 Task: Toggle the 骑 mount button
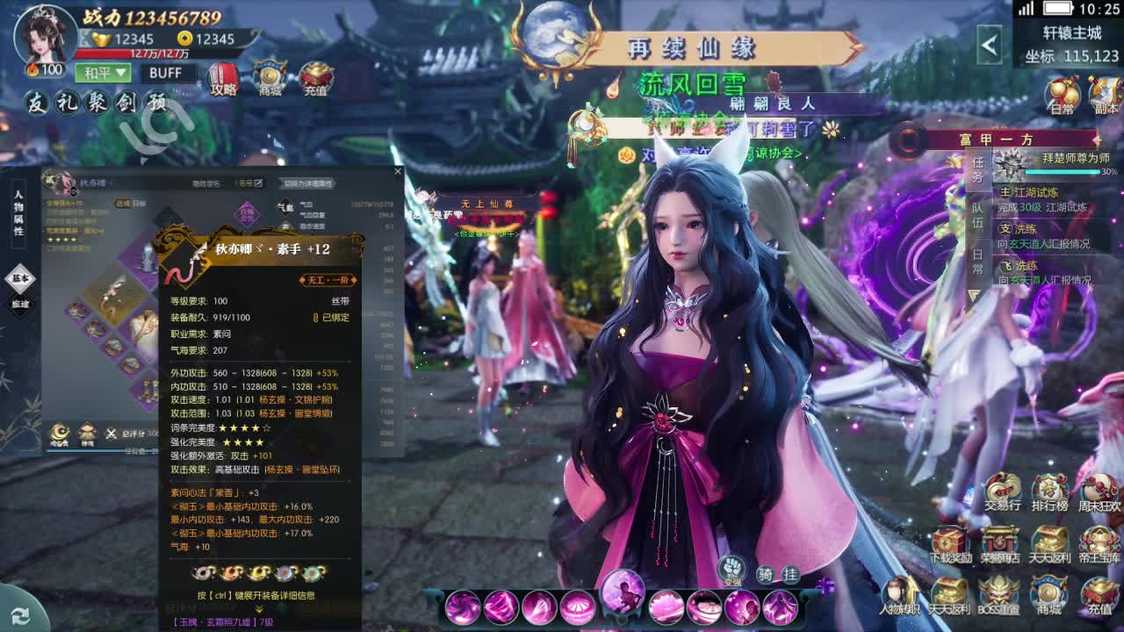coord(765,574)
